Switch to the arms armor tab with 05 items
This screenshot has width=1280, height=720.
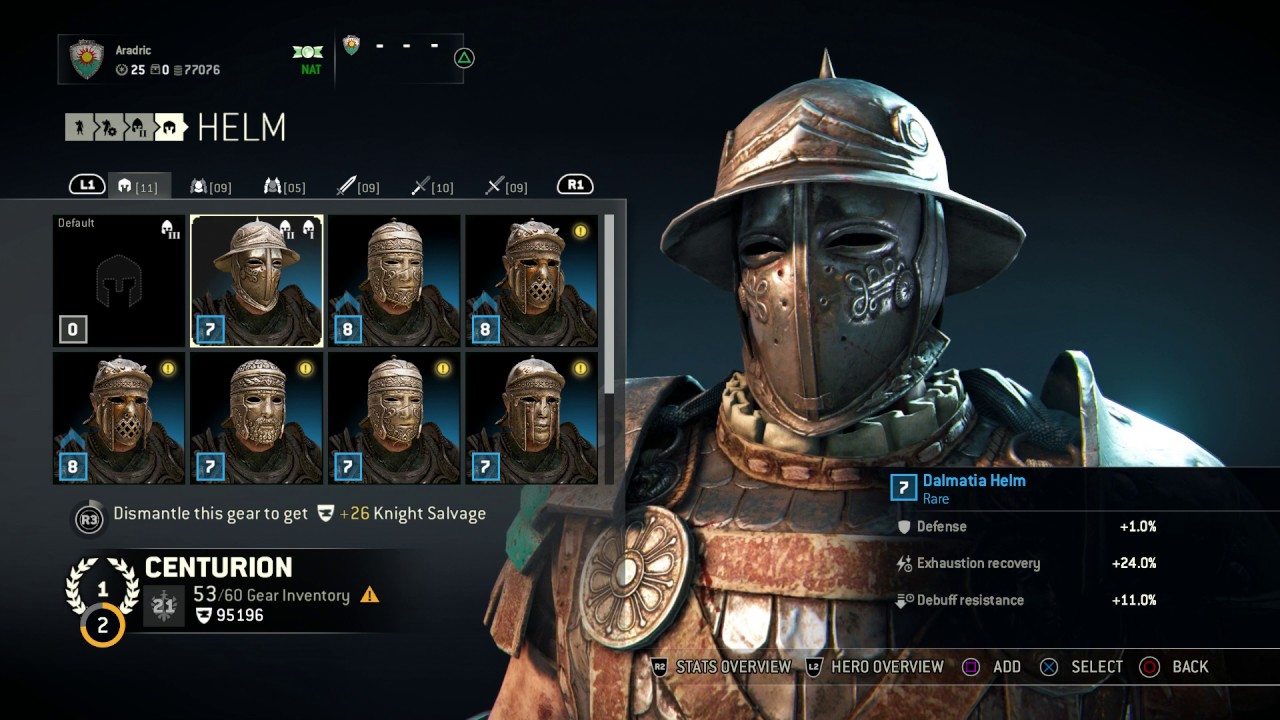click(285, 186)
